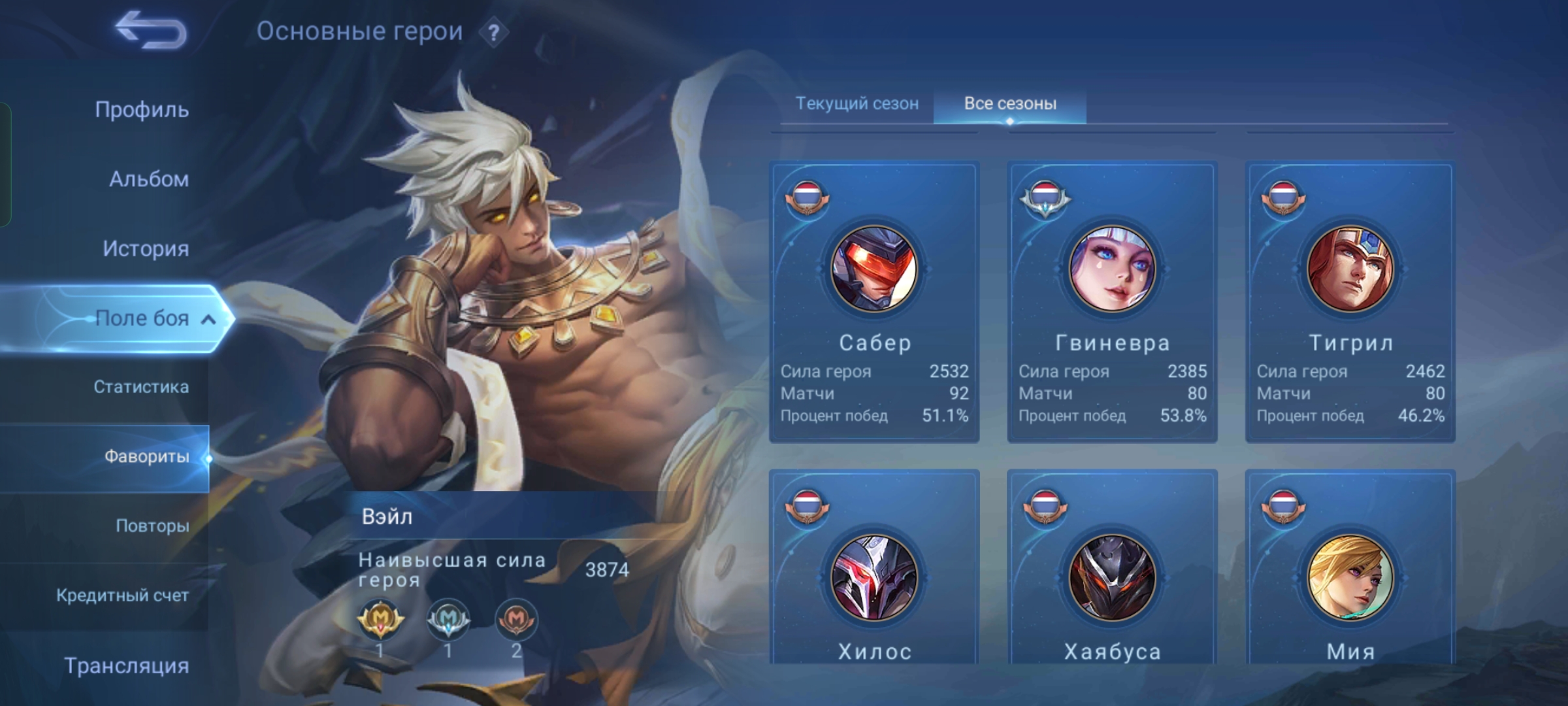1568x706 pixels.
Task: Select the Фавориты submenu entry
Action: coord(146,456)
